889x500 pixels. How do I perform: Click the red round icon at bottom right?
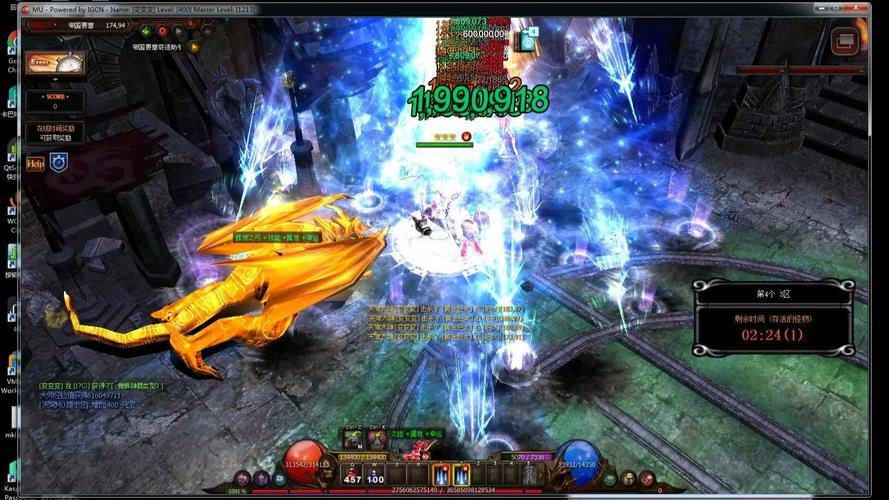[x=646, y=479]
